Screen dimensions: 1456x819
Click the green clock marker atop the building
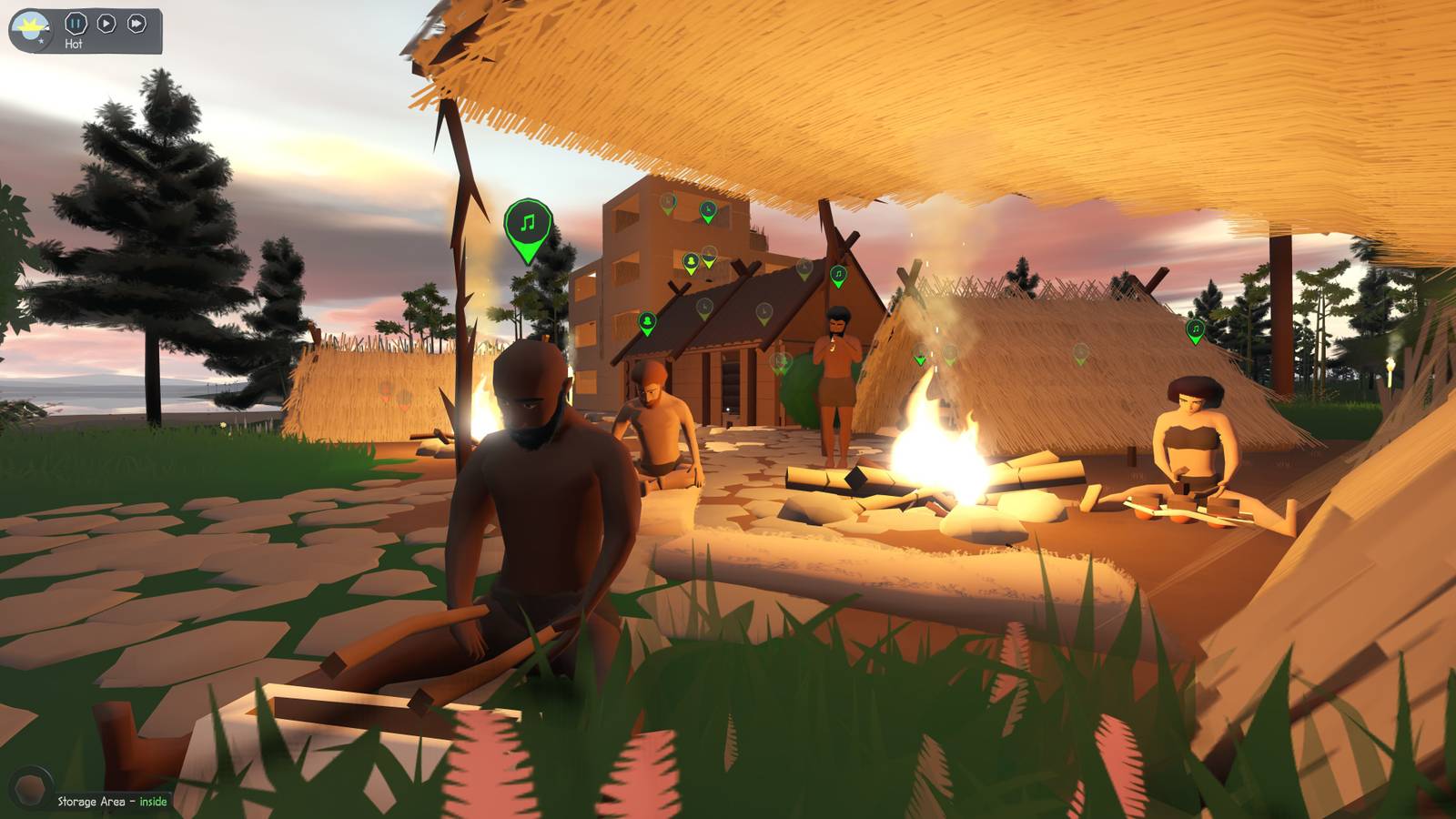pyautogui.click(x=708, y=209)
